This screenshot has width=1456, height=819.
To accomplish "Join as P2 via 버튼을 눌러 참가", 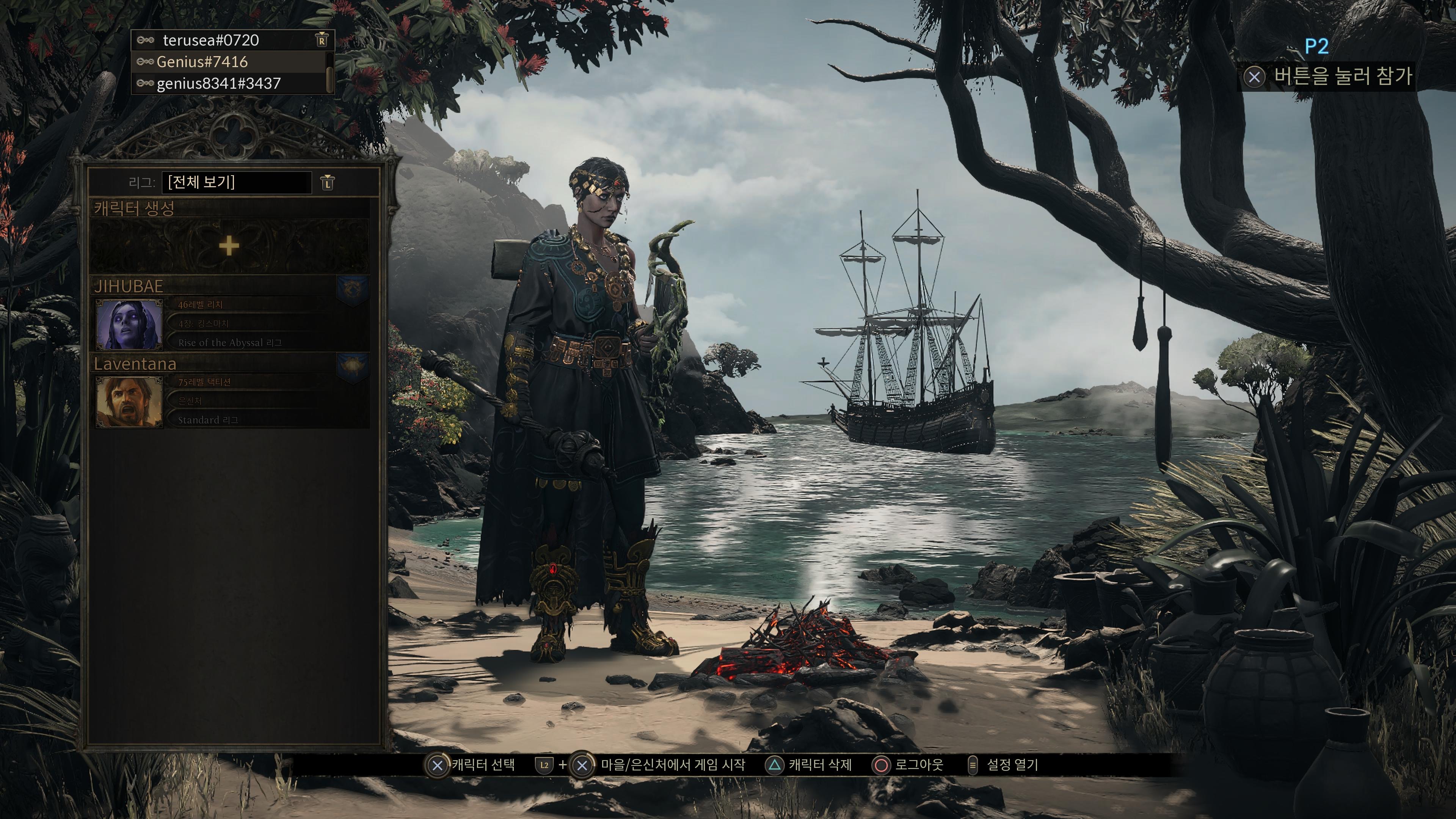I will (x=1342, y=76).
